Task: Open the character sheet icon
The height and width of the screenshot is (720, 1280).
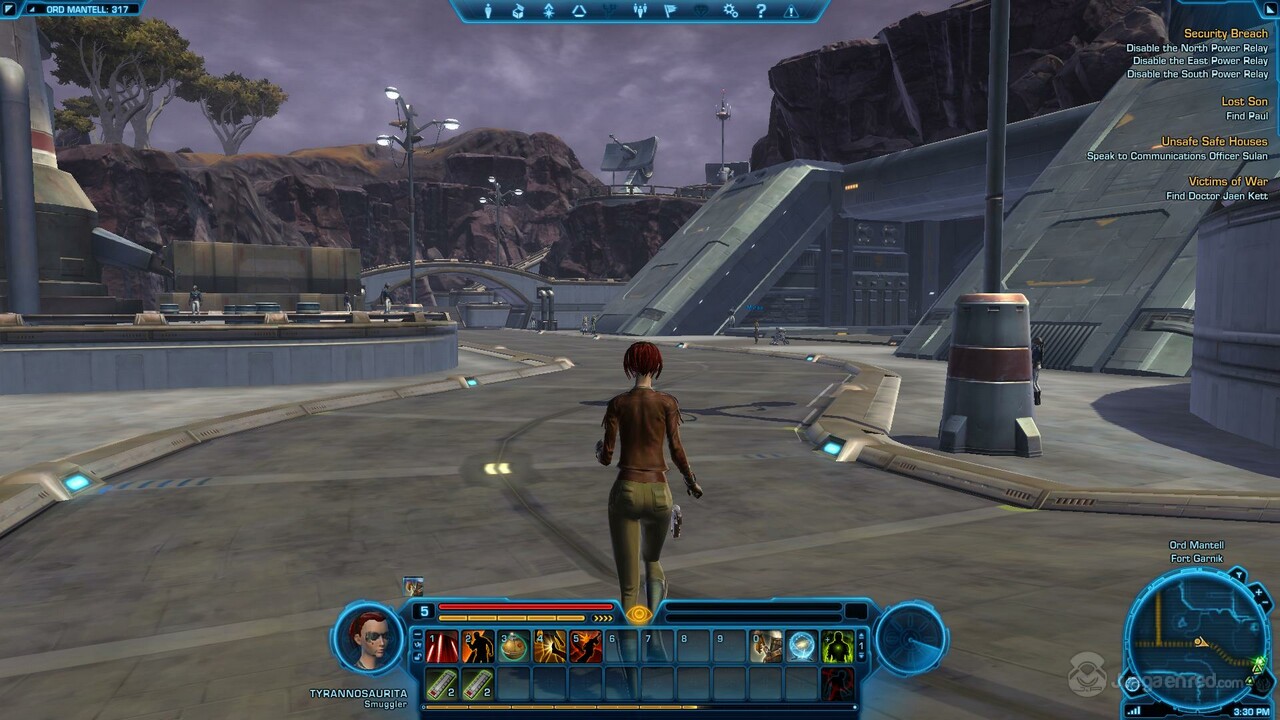Action: (x=489, y=11)
